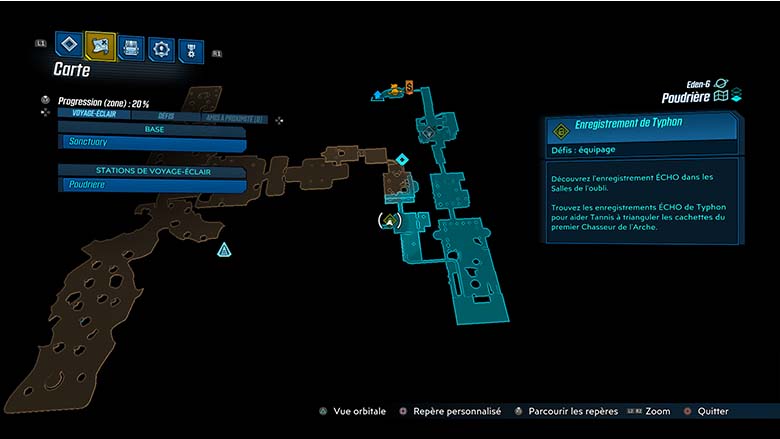Select the blue diamond waypoint on the map
Image resolution: width=780 pixels, height=439 pixels.
click(x=401, y=159)
